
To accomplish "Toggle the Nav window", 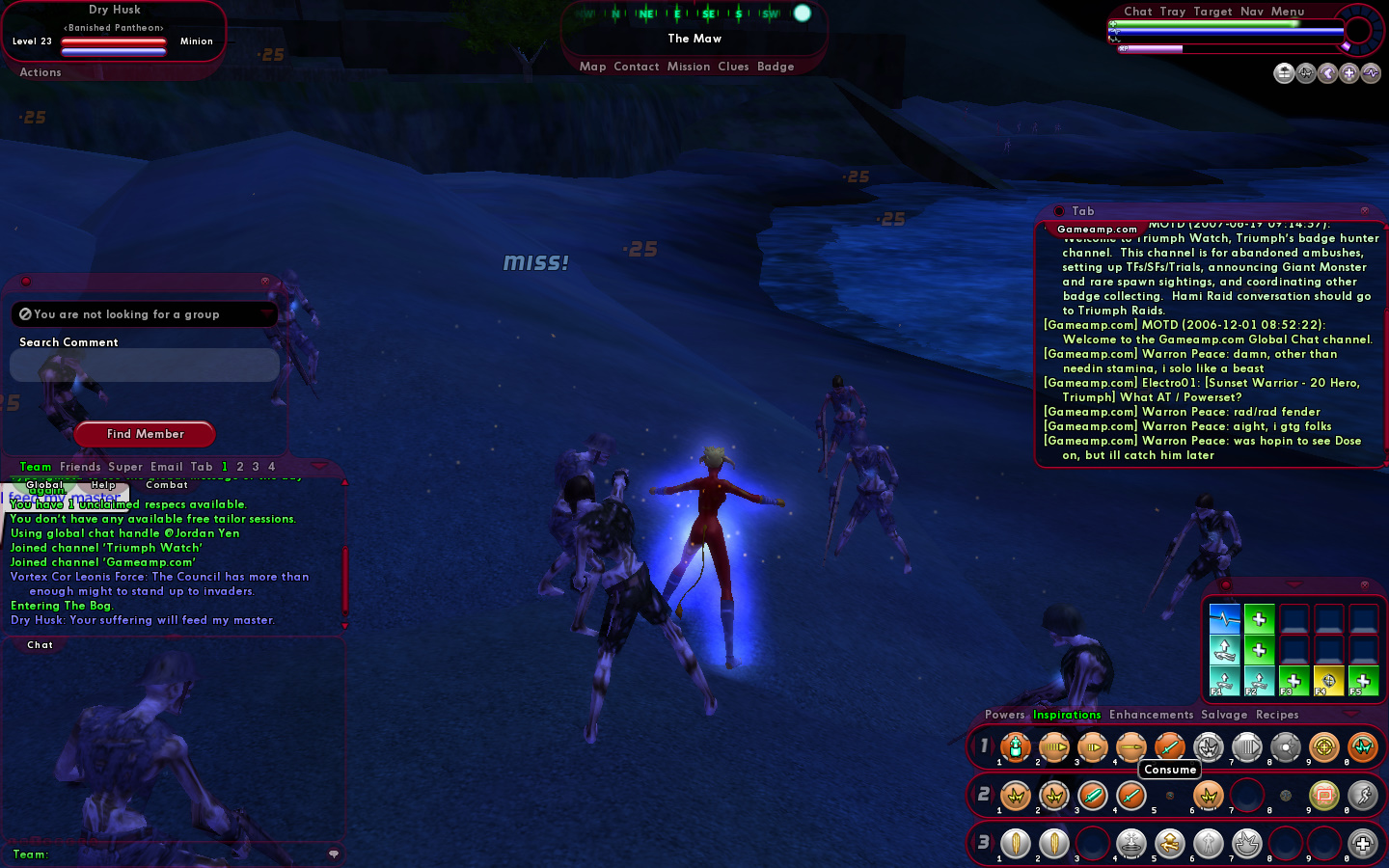I will 1252,12.
